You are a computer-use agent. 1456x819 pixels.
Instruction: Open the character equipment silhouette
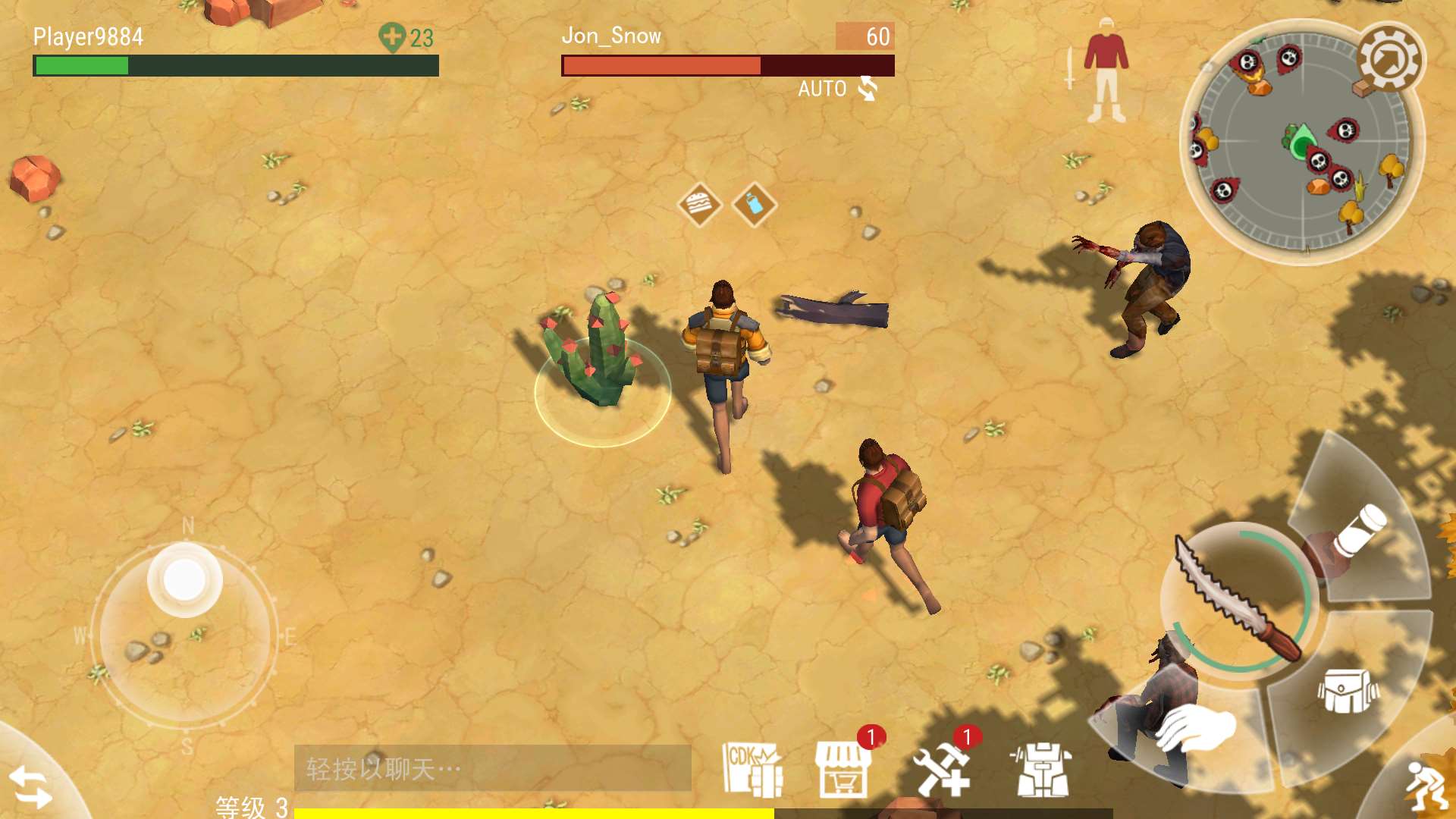(x=1105, y=72)
